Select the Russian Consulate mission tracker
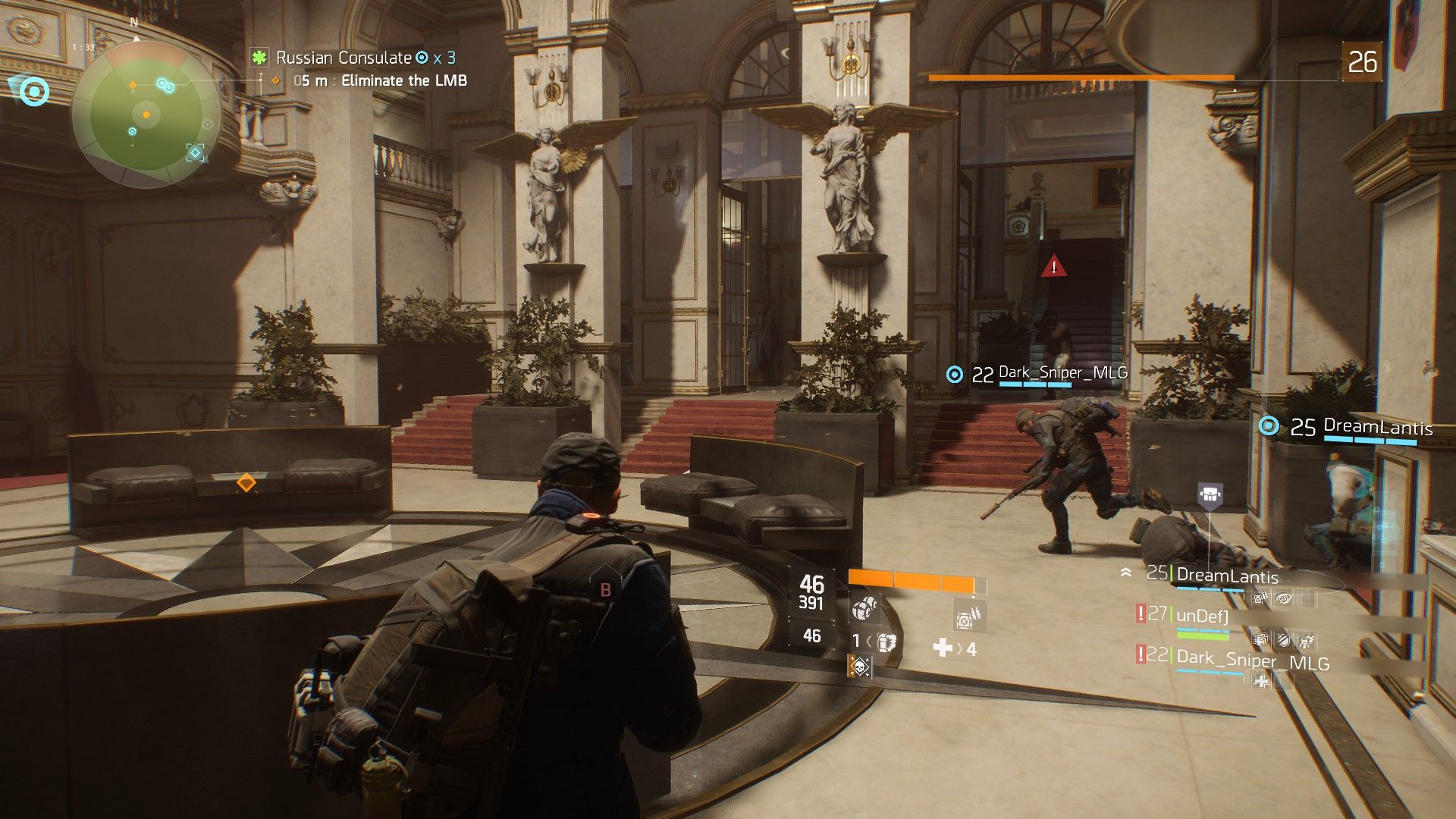 (x=343, y=58)
